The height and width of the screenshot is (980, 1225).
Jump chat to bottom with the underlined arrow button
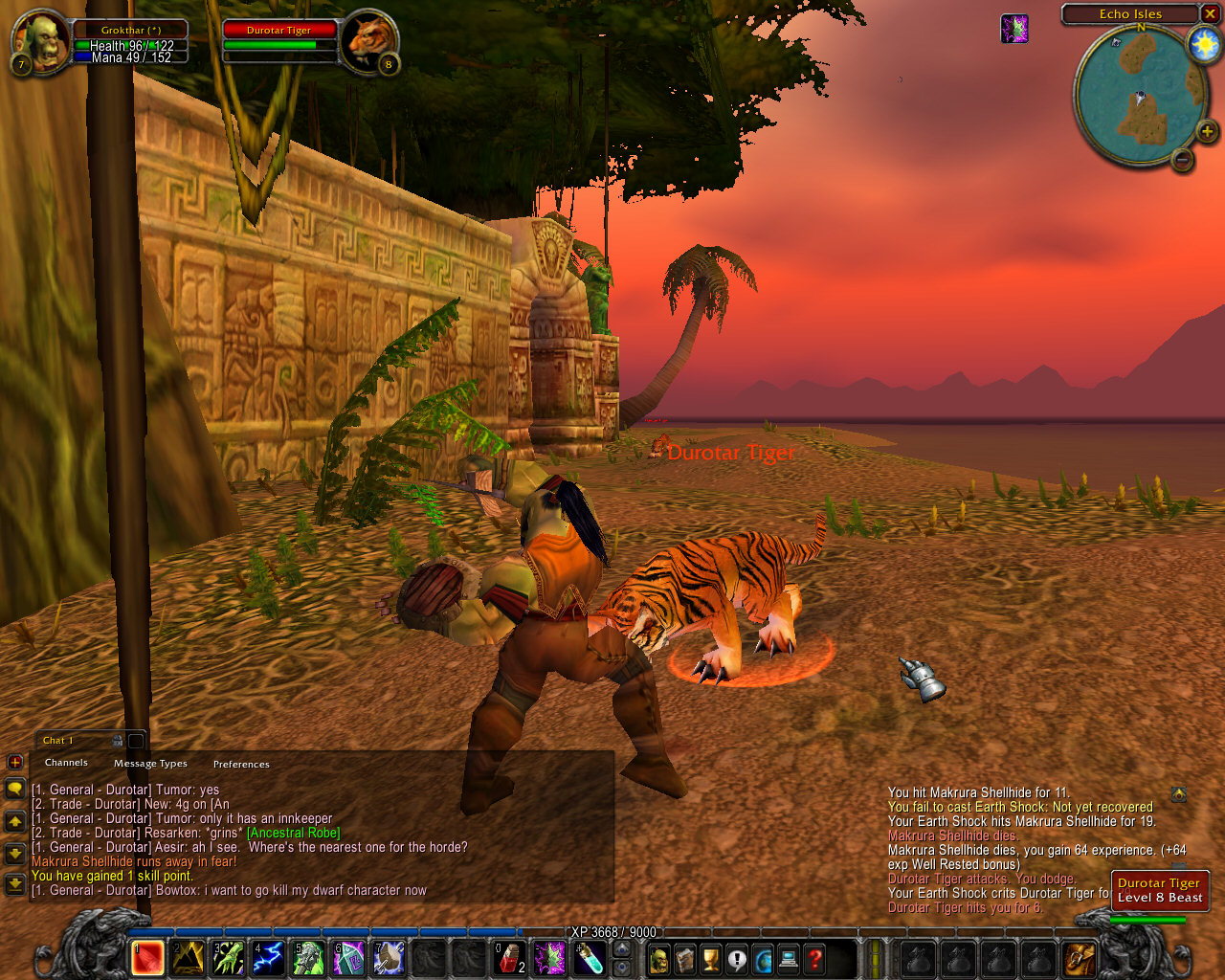coord(14,883)
